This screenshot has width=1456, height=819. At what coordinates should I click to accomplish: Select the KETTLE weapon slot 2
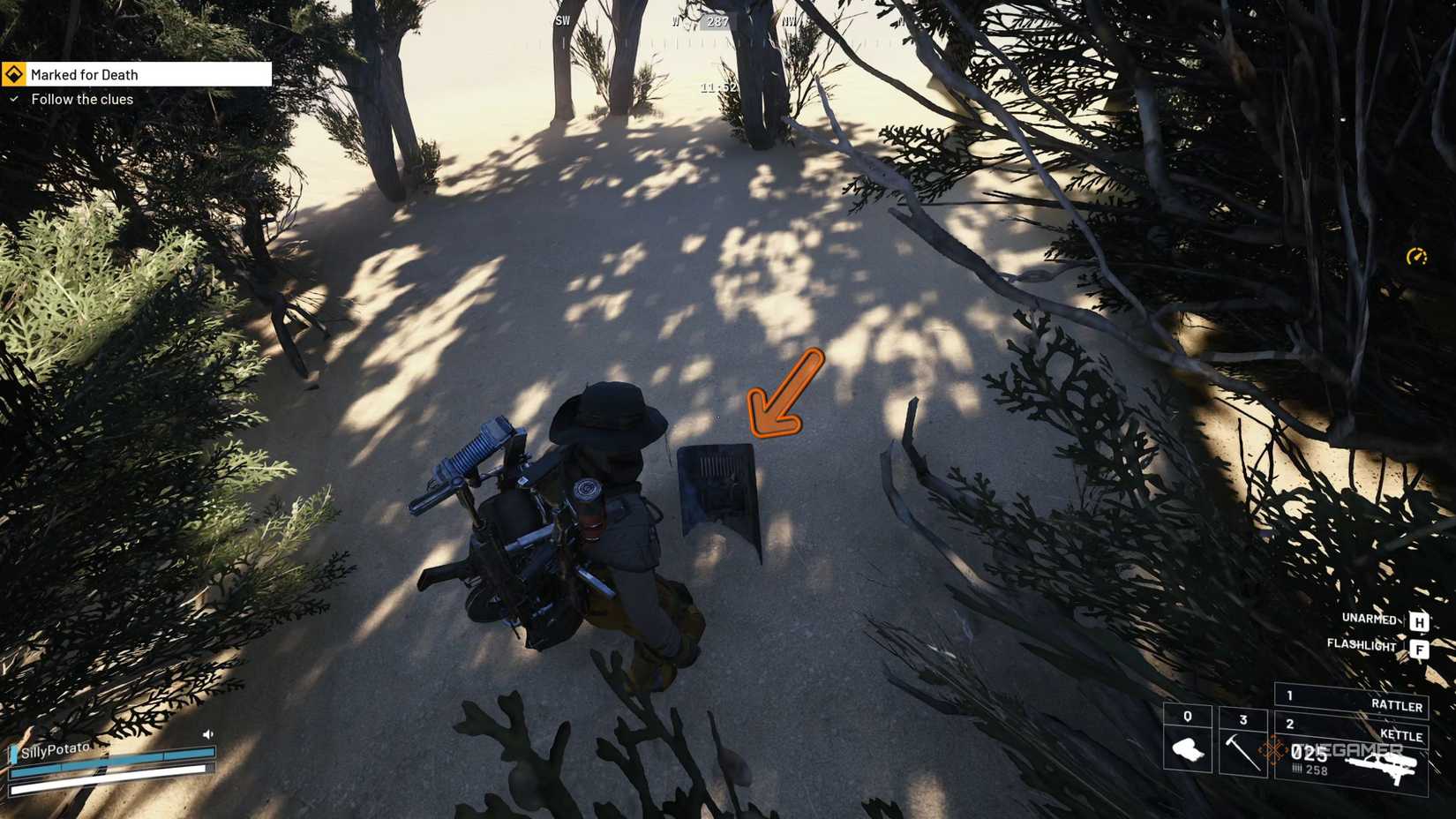tap(1401, 735)
